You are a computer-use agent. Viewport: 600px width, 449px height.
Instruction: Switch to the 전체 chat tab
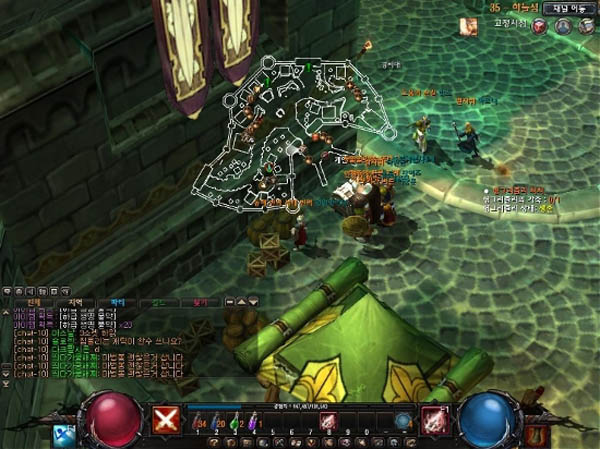tap(33, 301)
